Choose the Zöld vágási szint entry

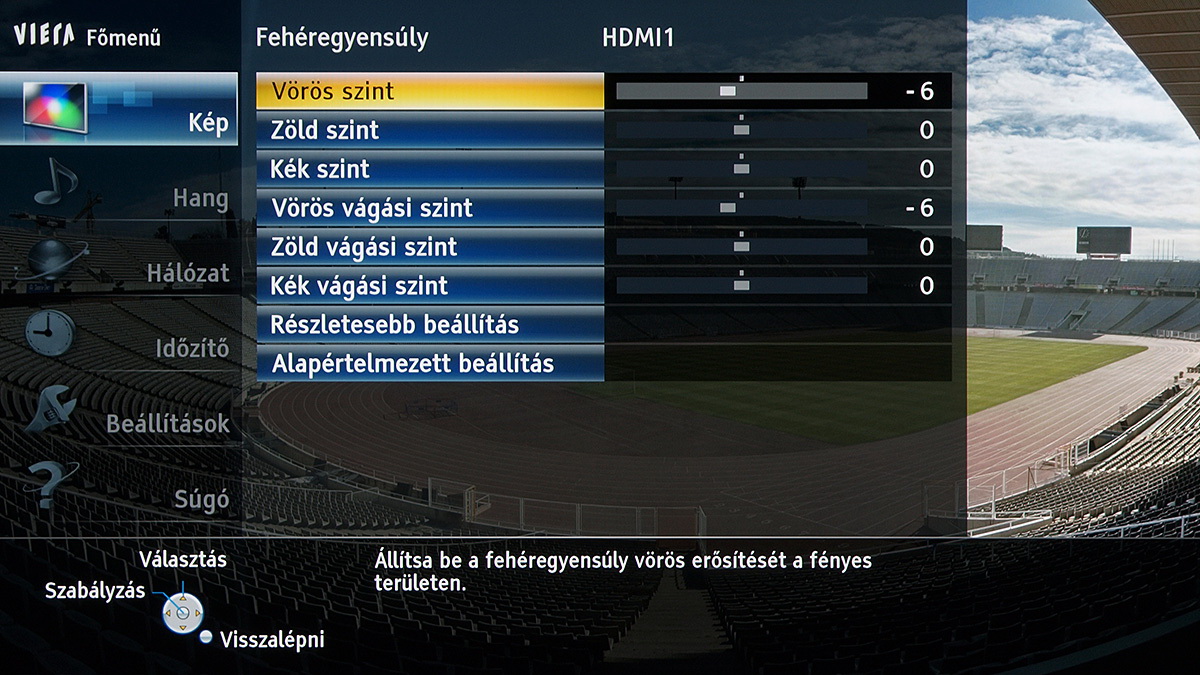click(430, 247)
